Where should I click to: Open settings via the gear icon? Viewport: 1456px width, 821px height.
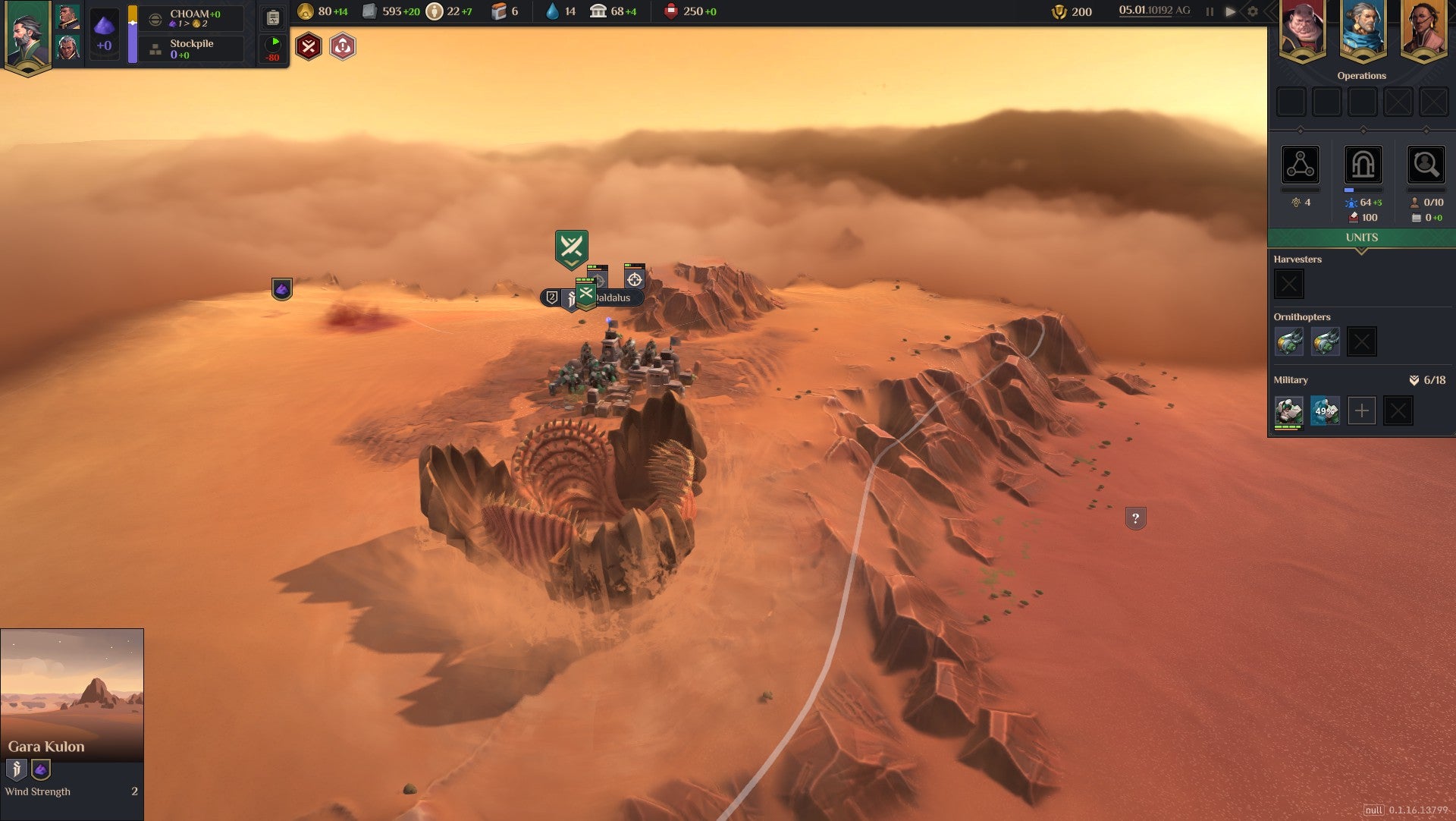tap(1253, 11)
